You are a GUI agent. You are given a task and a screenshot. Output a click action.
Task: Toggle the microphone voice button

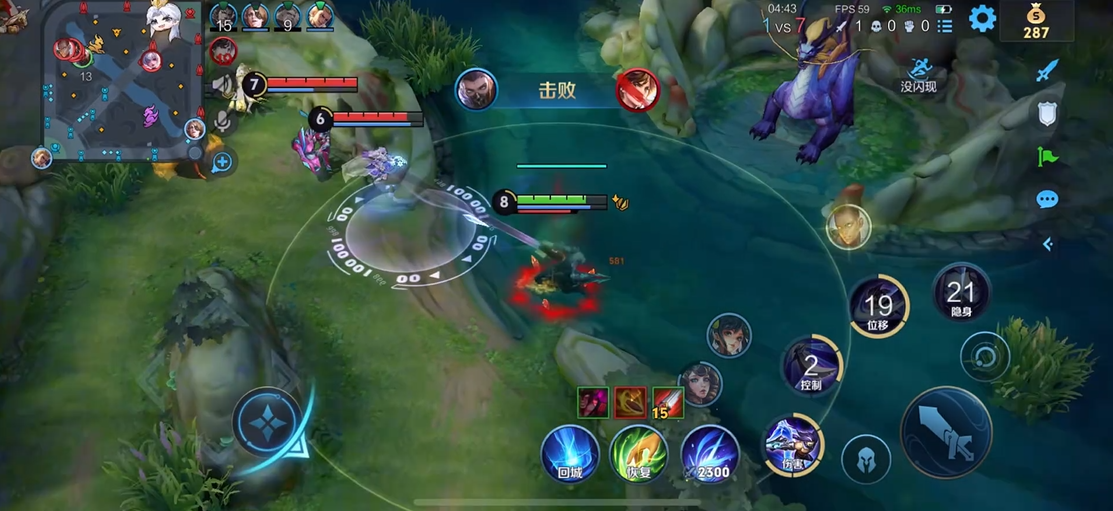point(222,122)
